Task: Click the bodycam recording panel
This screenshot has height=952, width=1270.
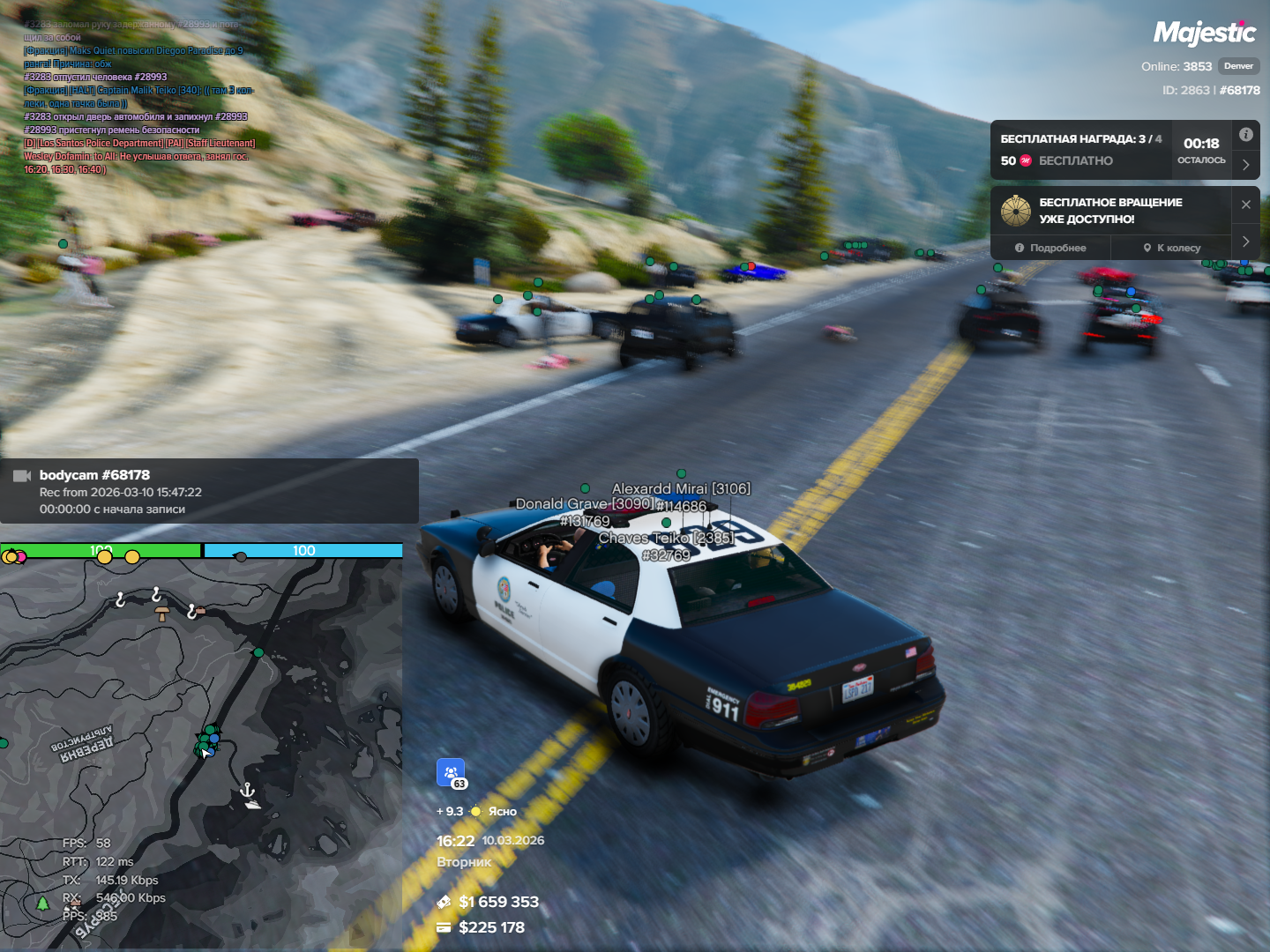Action: pos(209,491)
